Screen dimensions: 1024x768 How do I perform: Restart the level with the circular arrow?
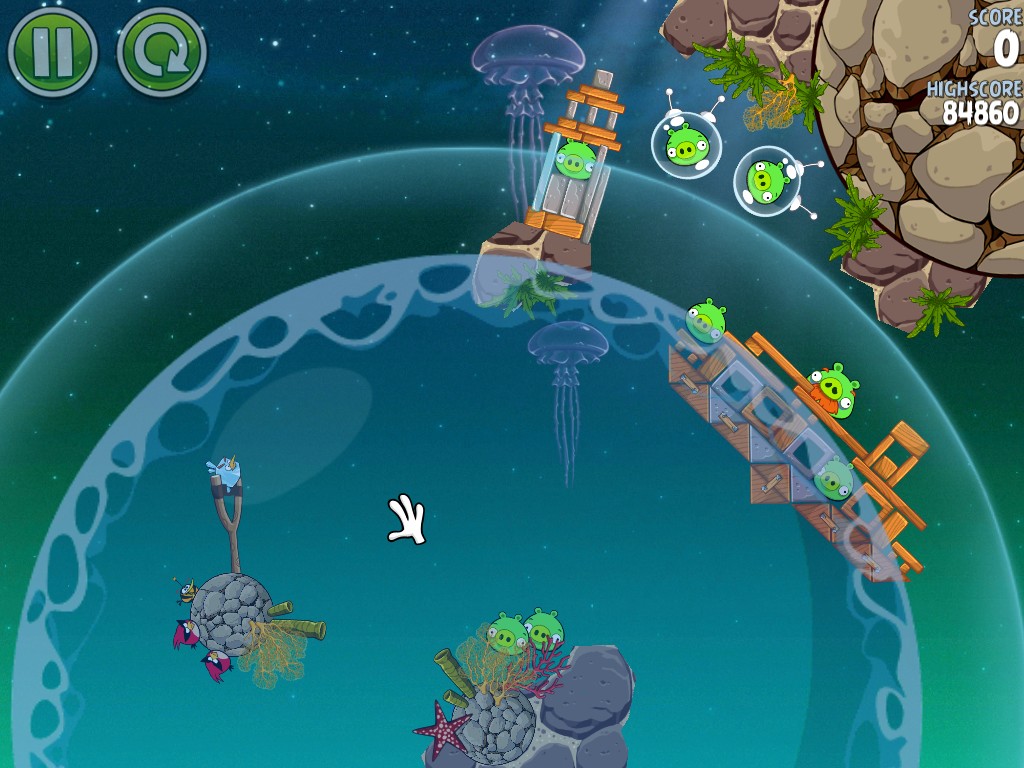161,51
